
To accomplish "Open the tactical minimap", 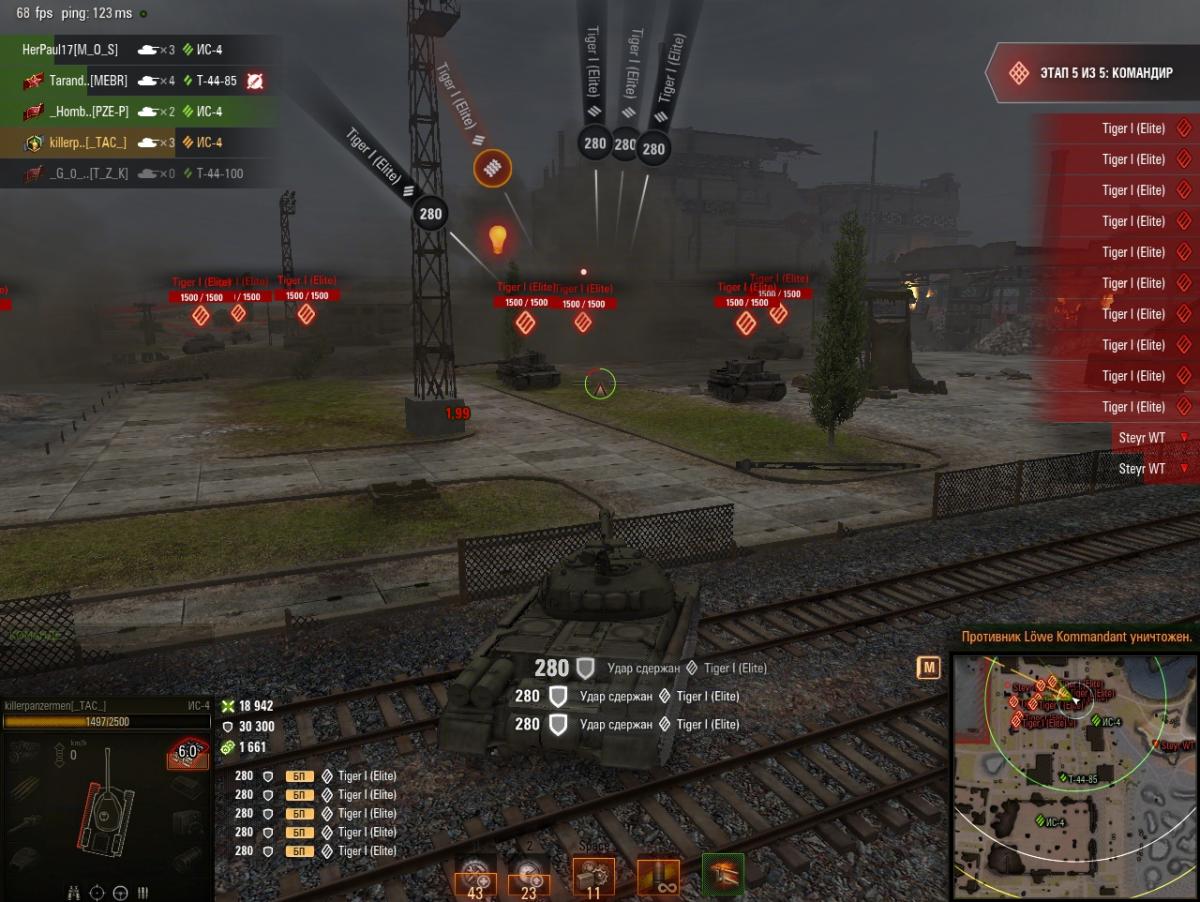I will [1073, 776].
